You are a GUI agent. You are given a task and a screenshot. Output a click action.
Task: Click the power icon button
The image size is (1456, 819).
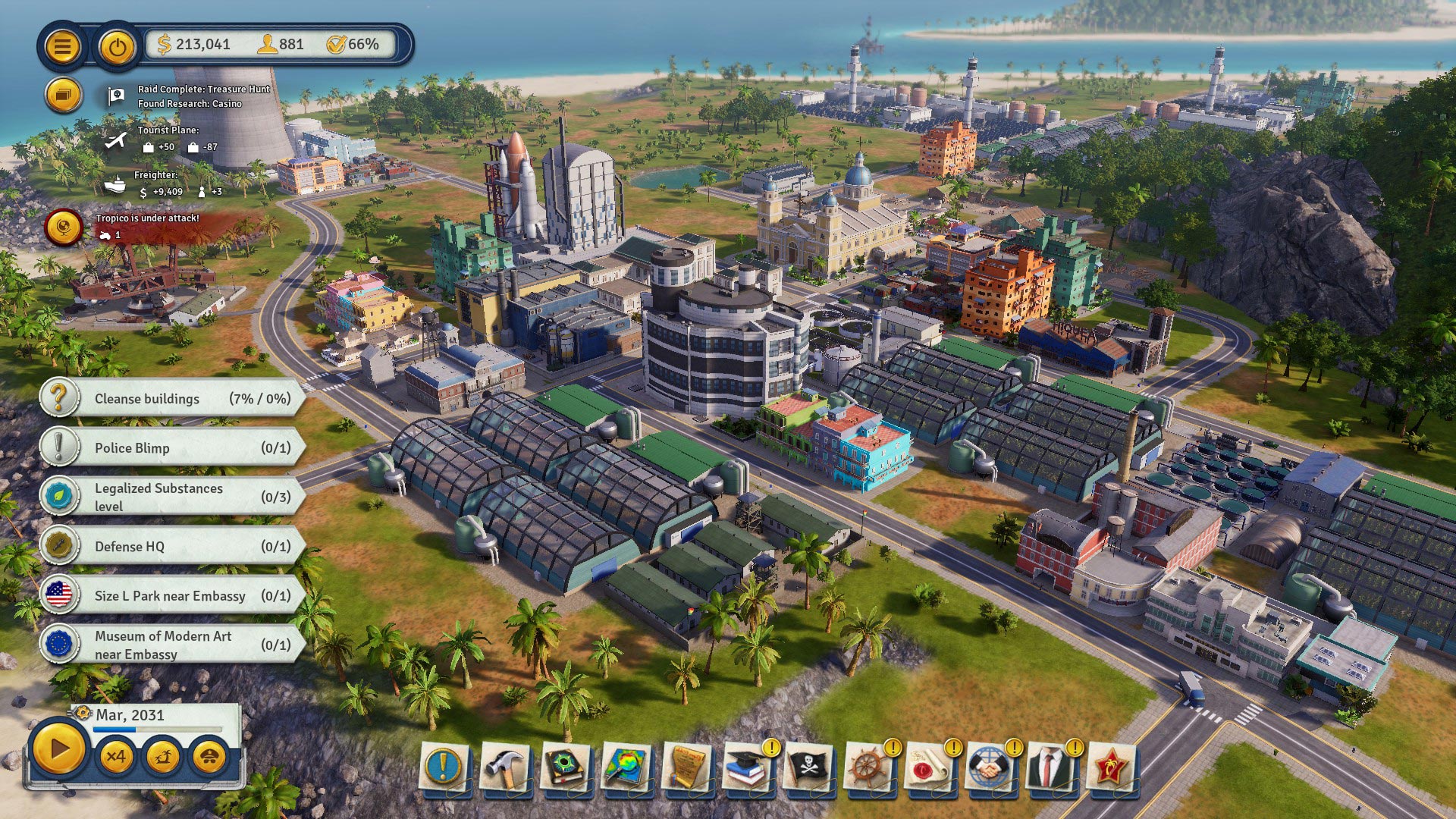click(117, 47)
